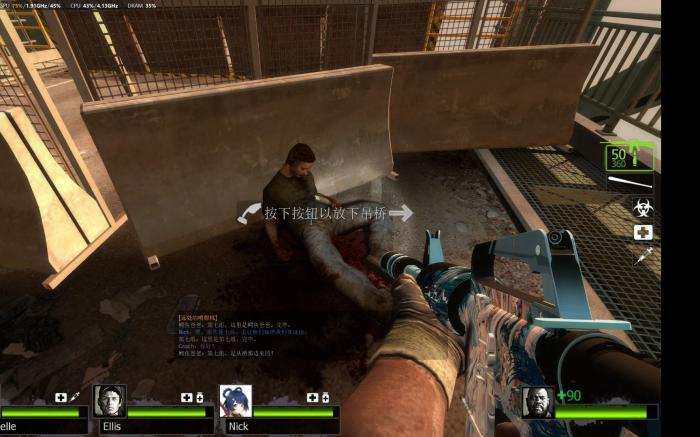Select the adrenaline syringe slot
Image resolution: width=700 pixels, height=437 pixels.
click(643, 256)
